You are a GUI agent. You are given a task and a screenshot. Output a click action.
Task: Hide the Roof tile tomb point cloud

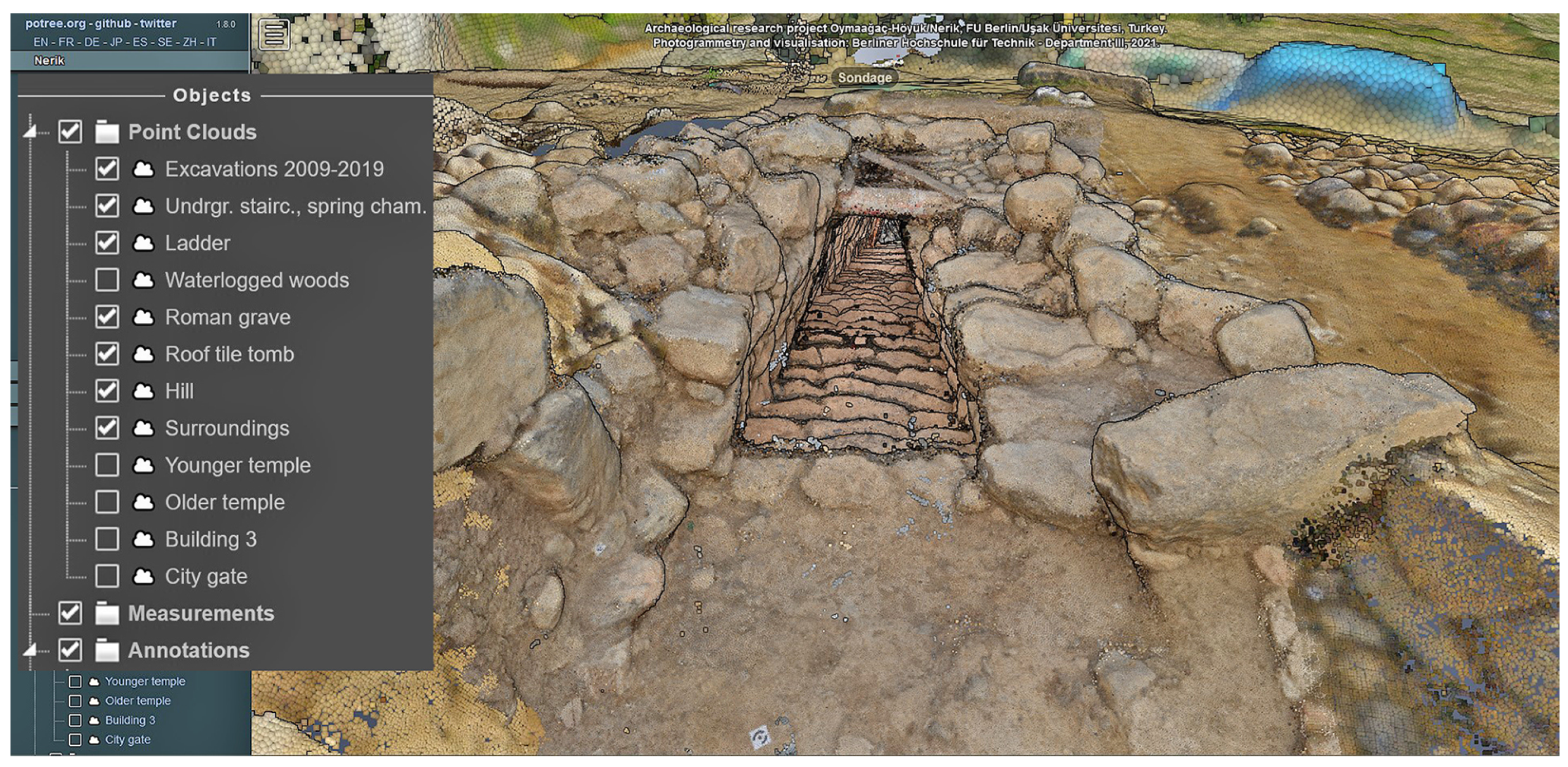coord(107,354)
